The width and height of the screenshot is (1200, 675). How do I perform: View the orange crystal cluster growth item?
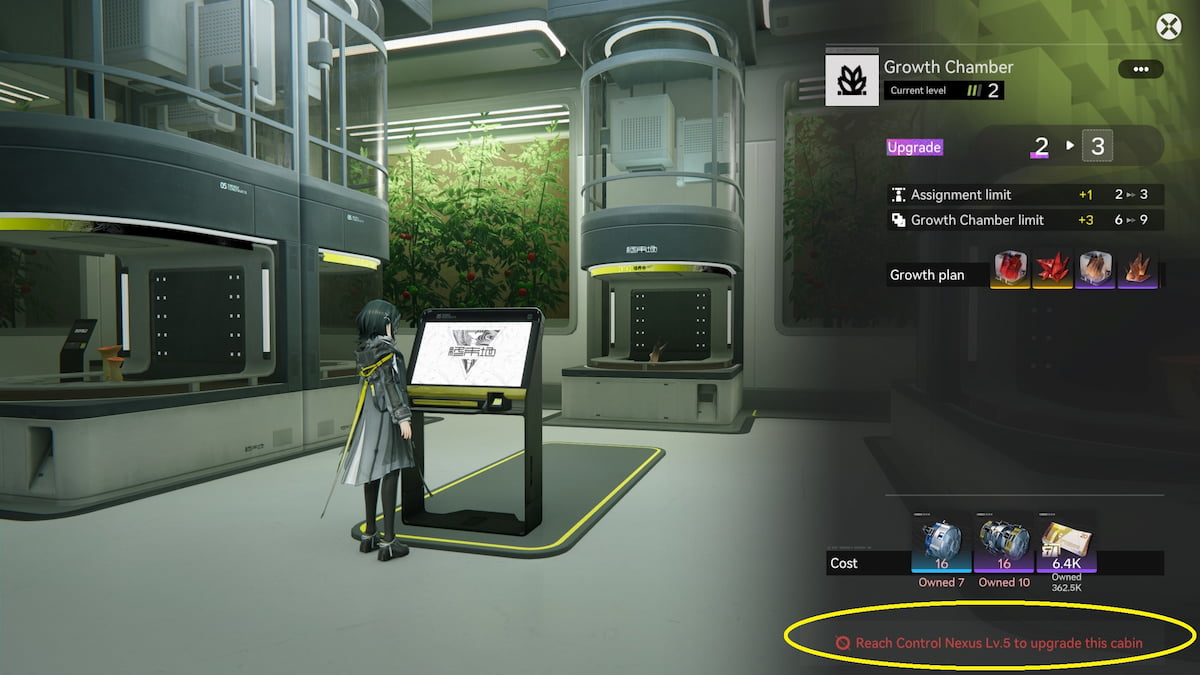coord(1137,270)
